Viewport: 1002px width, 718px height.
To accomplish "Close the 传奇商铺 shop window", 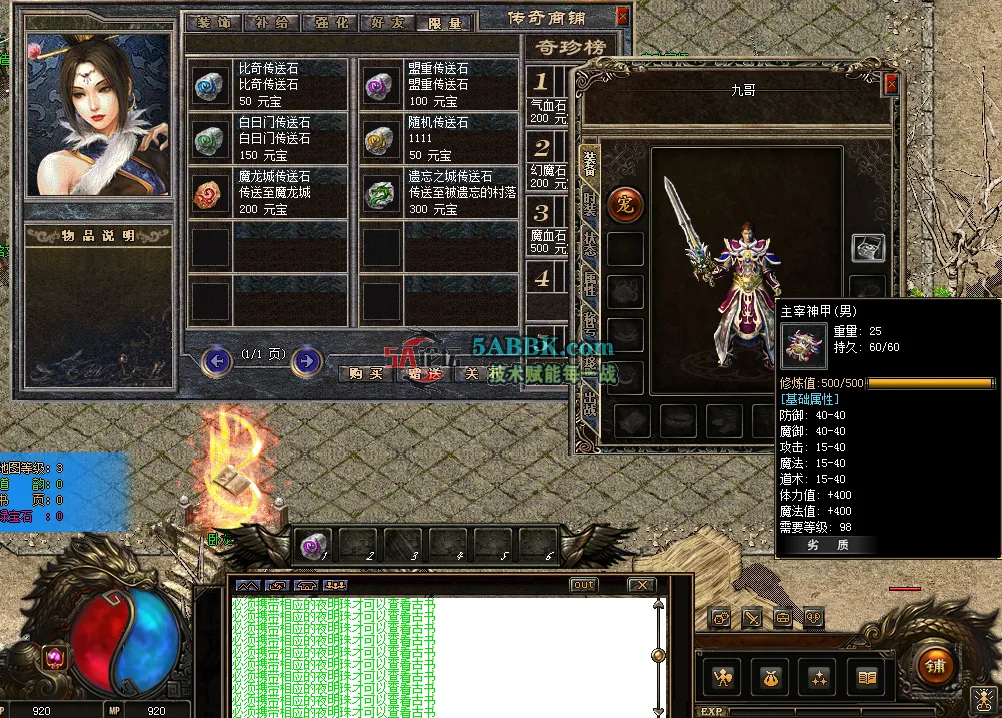I will pyautogui.click(x=623, y=17).
